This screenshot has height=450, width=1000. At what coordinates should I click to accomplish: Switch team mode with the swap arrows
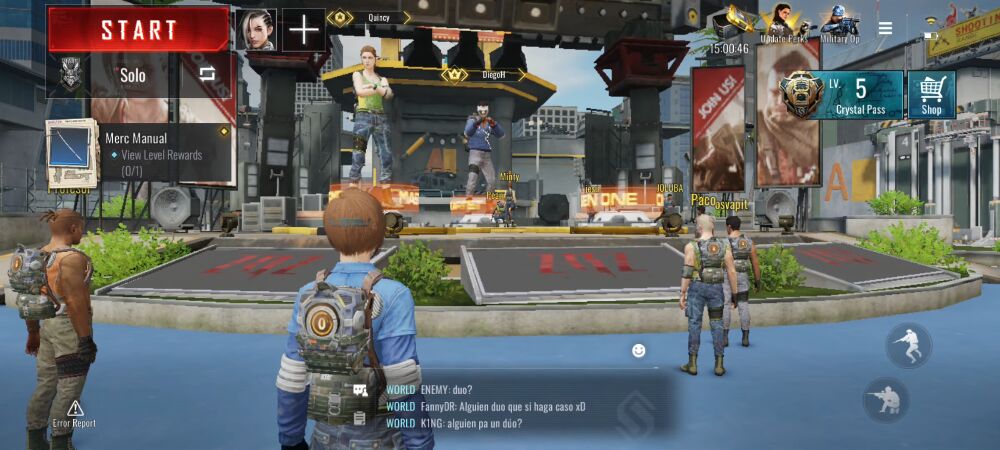(x=207, y=74)
